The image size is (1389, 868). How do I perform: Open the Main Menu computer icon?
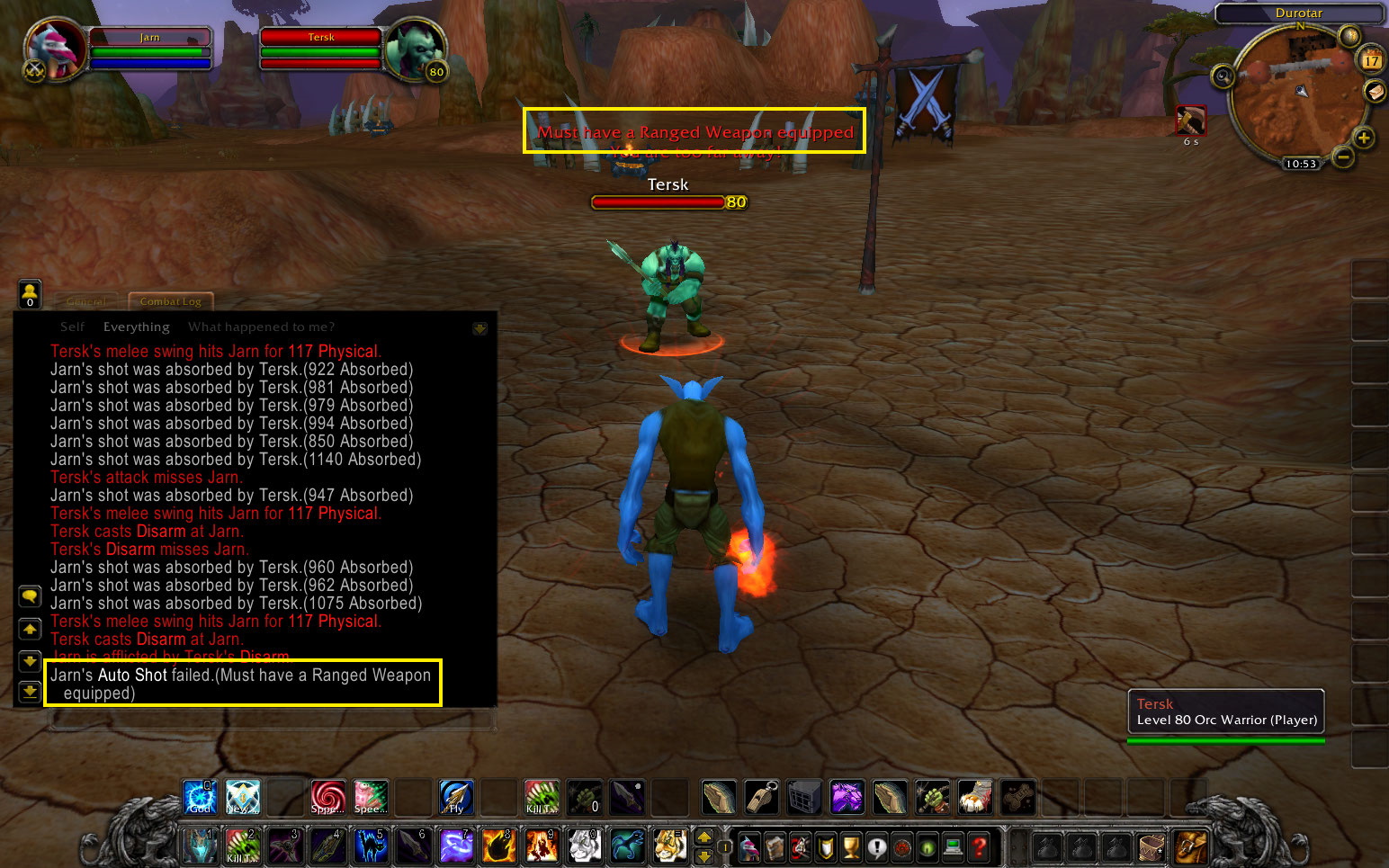(x=954, y=846)
